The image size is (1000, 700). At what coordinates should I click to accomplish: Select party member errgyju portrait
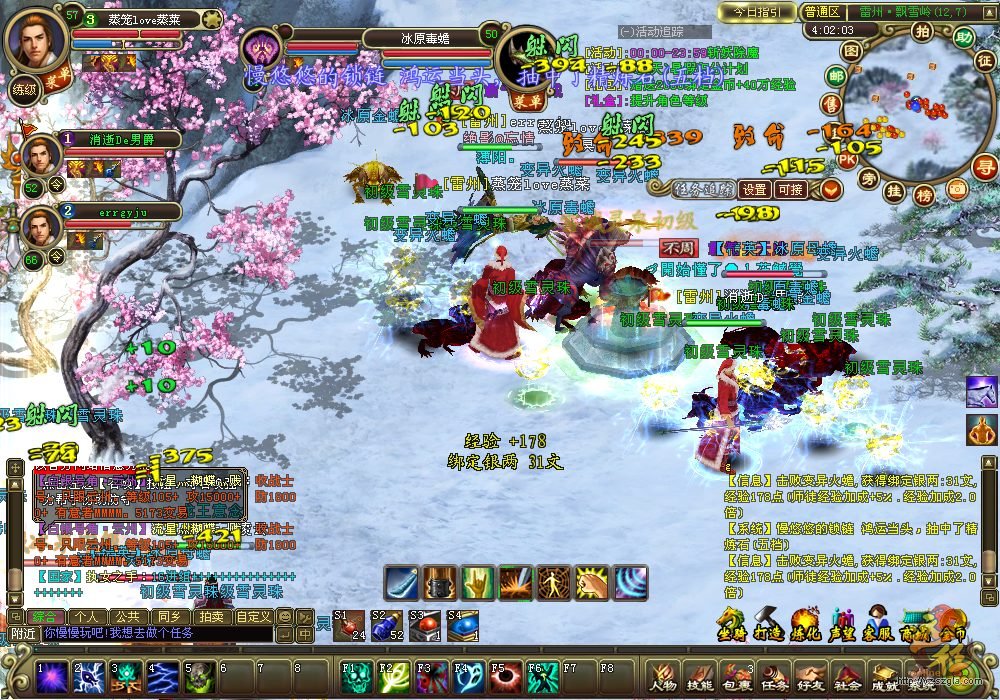pos(41,226)
